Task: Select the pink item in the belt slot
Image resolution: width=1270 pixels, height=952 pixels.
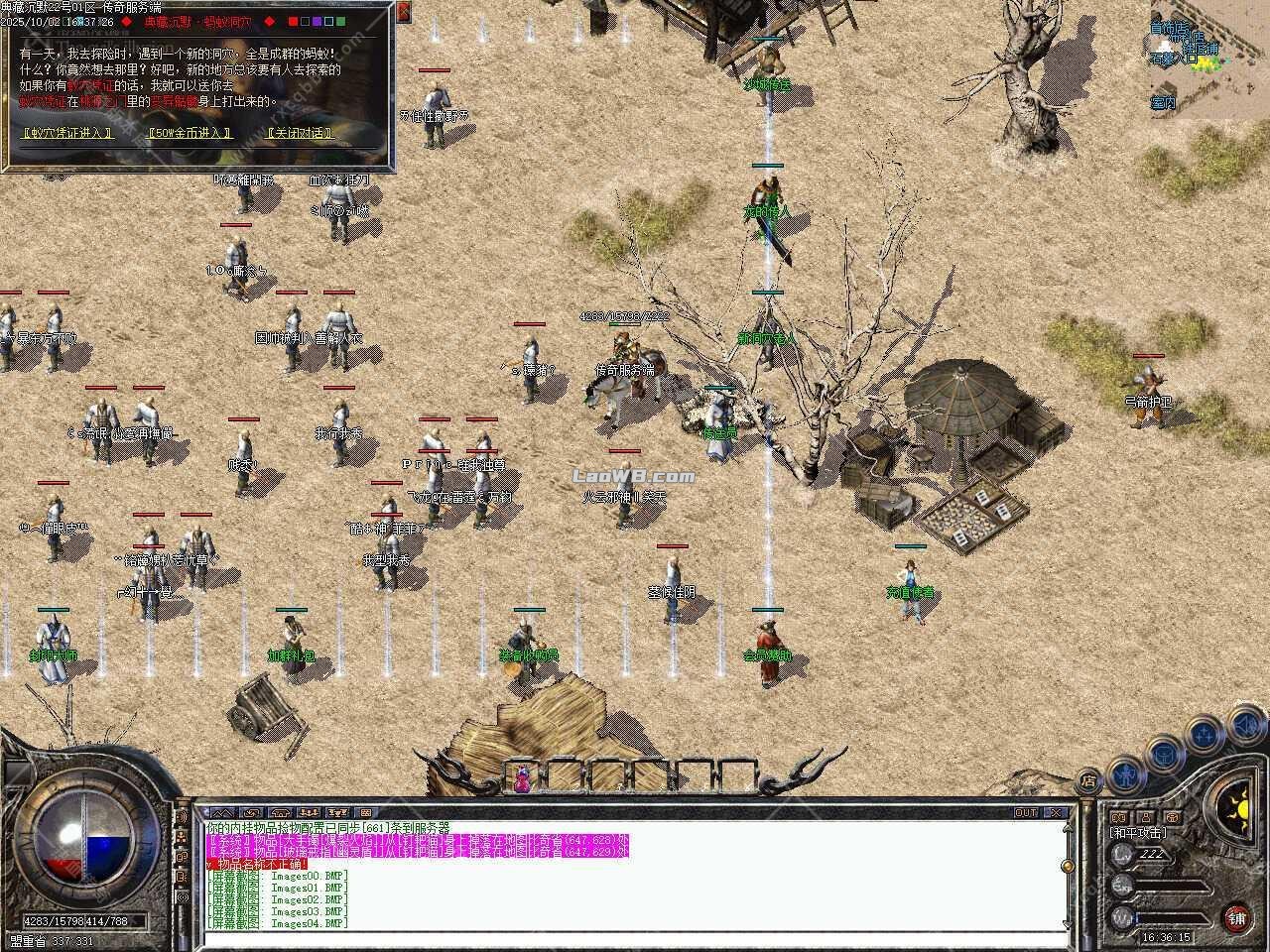Action: 521,776
